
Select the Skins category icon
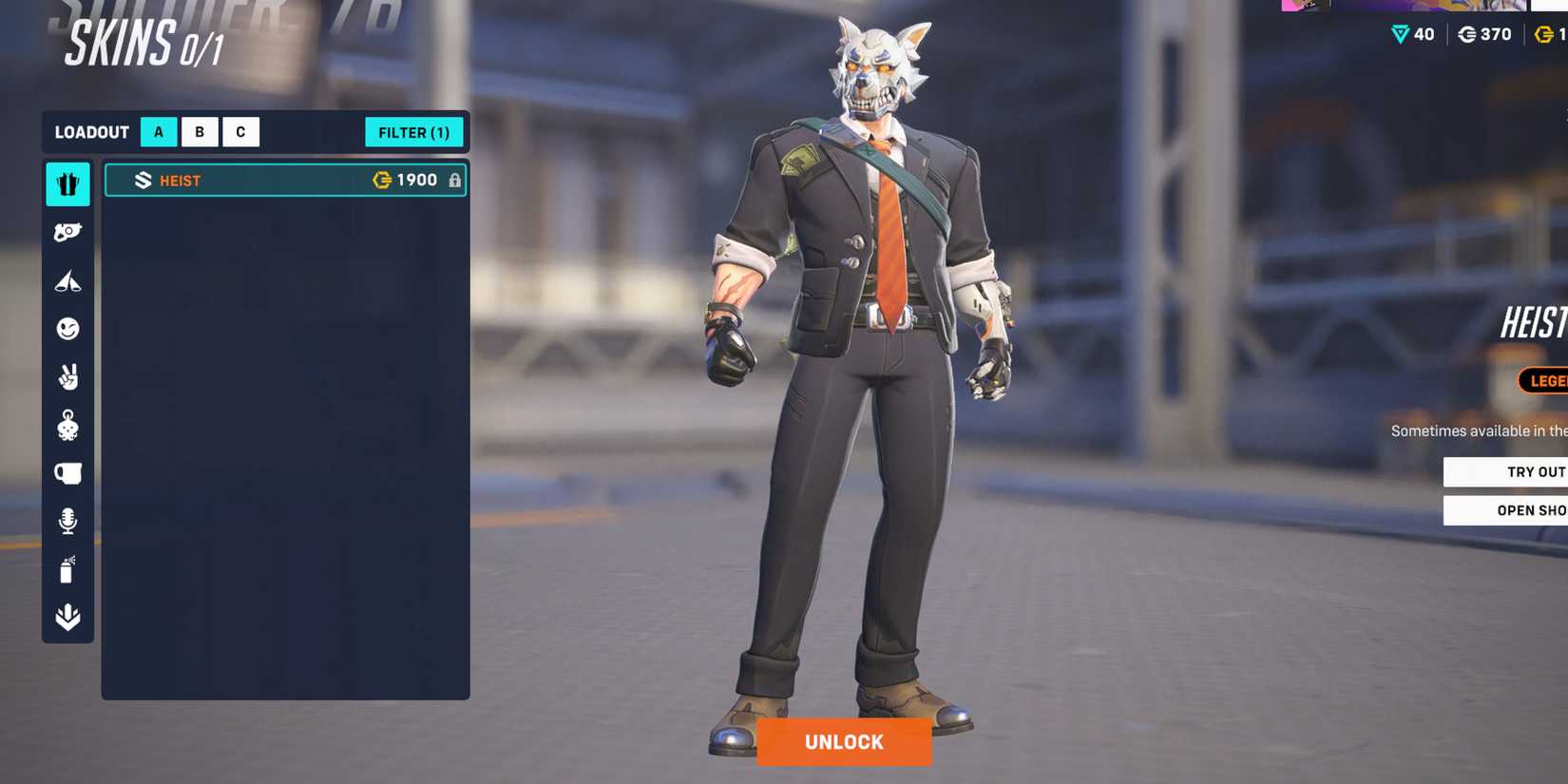[67, 184]
